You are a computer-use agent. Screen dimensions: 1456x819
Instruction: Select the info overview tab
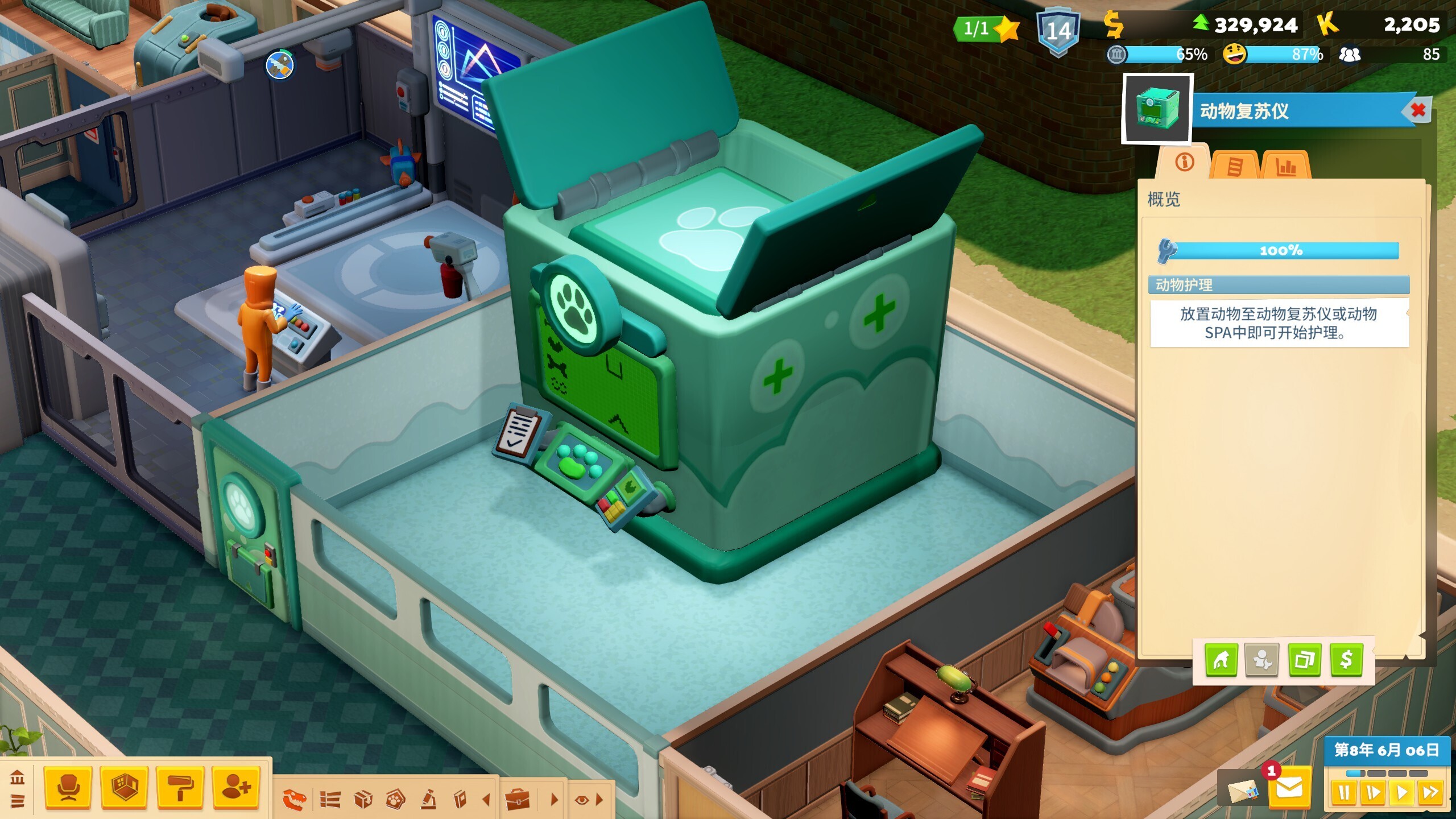point(1184,163)
